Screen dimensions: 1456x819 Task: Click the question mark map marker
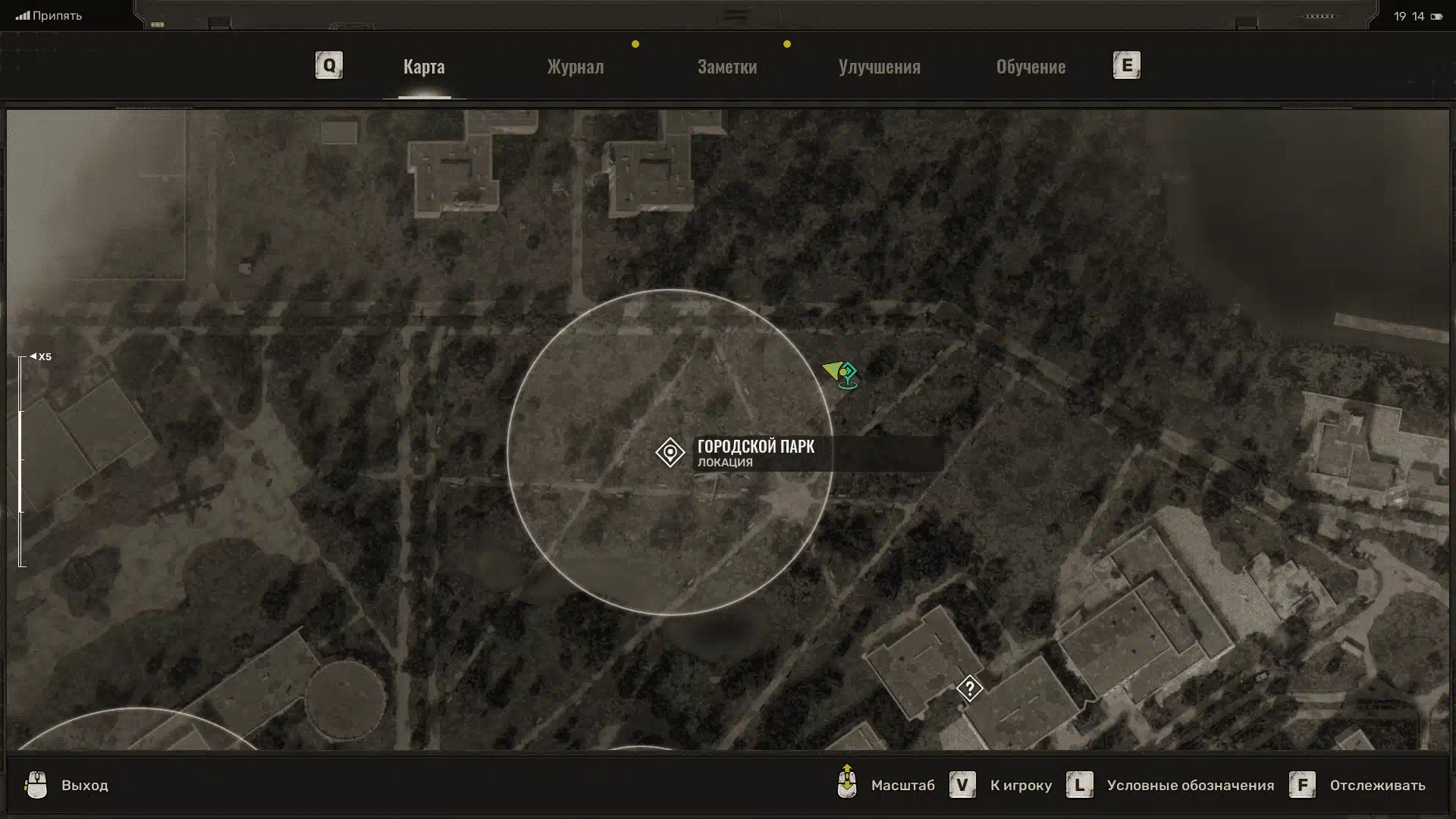(969, 689)
